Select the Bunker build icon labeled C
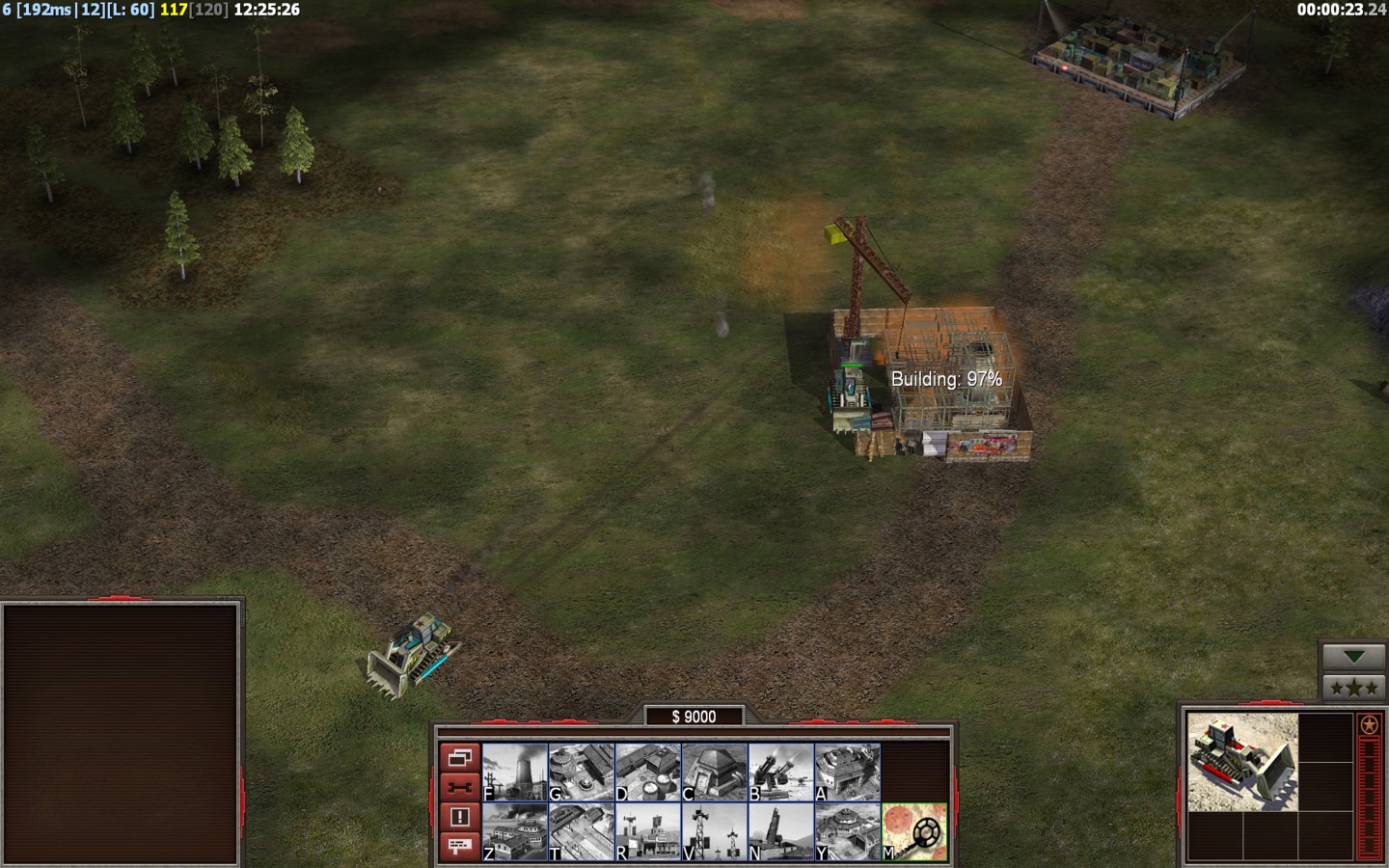 click(715, 773)
